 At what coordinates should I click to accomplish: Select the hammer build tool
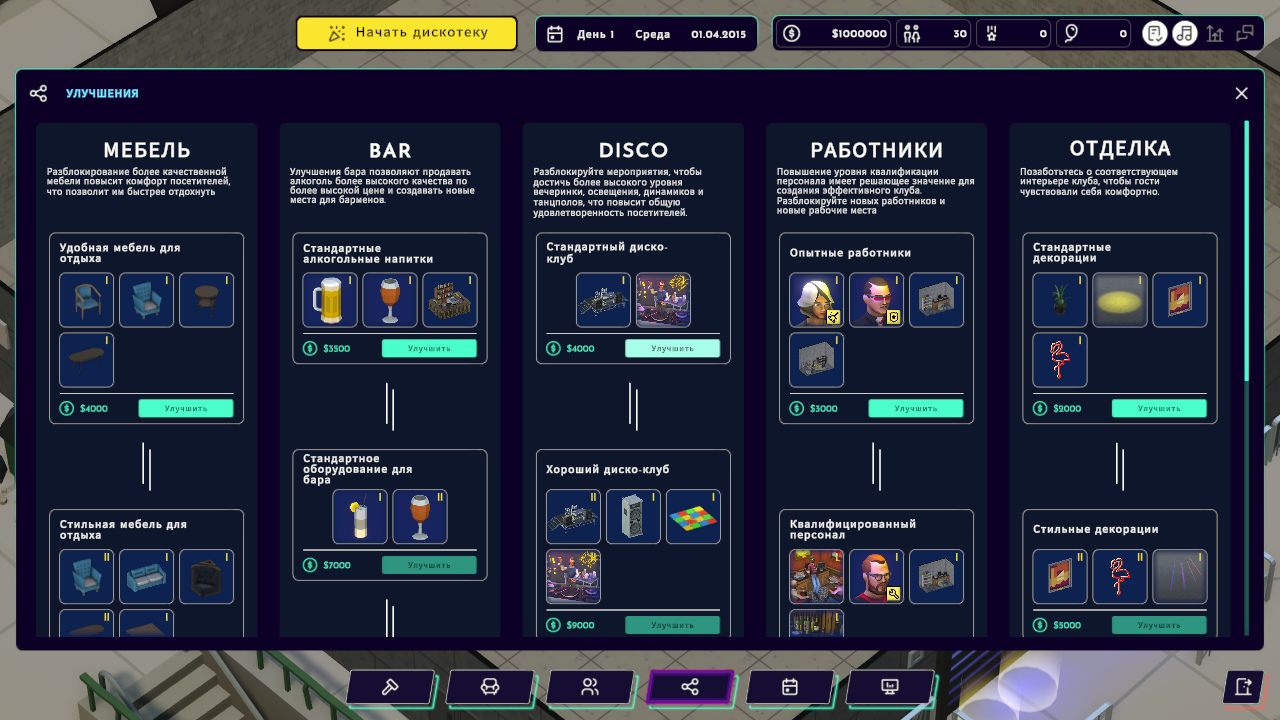pyautogui.click(x=390, y=687)
